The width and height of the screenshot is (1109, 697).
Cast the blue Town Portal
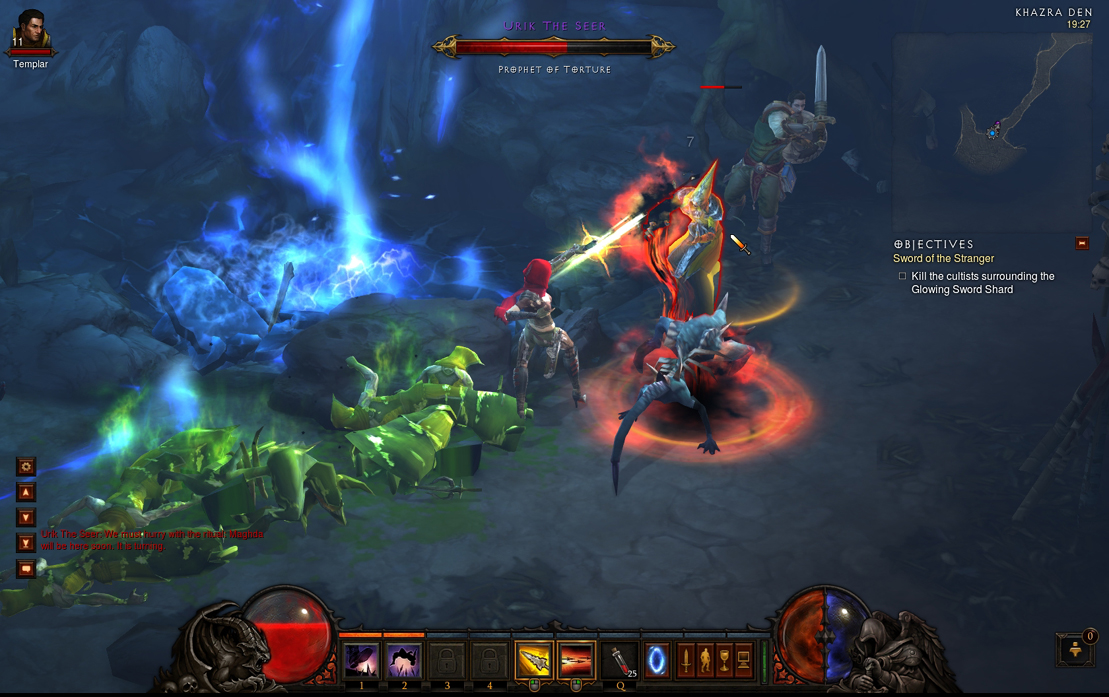657,661
